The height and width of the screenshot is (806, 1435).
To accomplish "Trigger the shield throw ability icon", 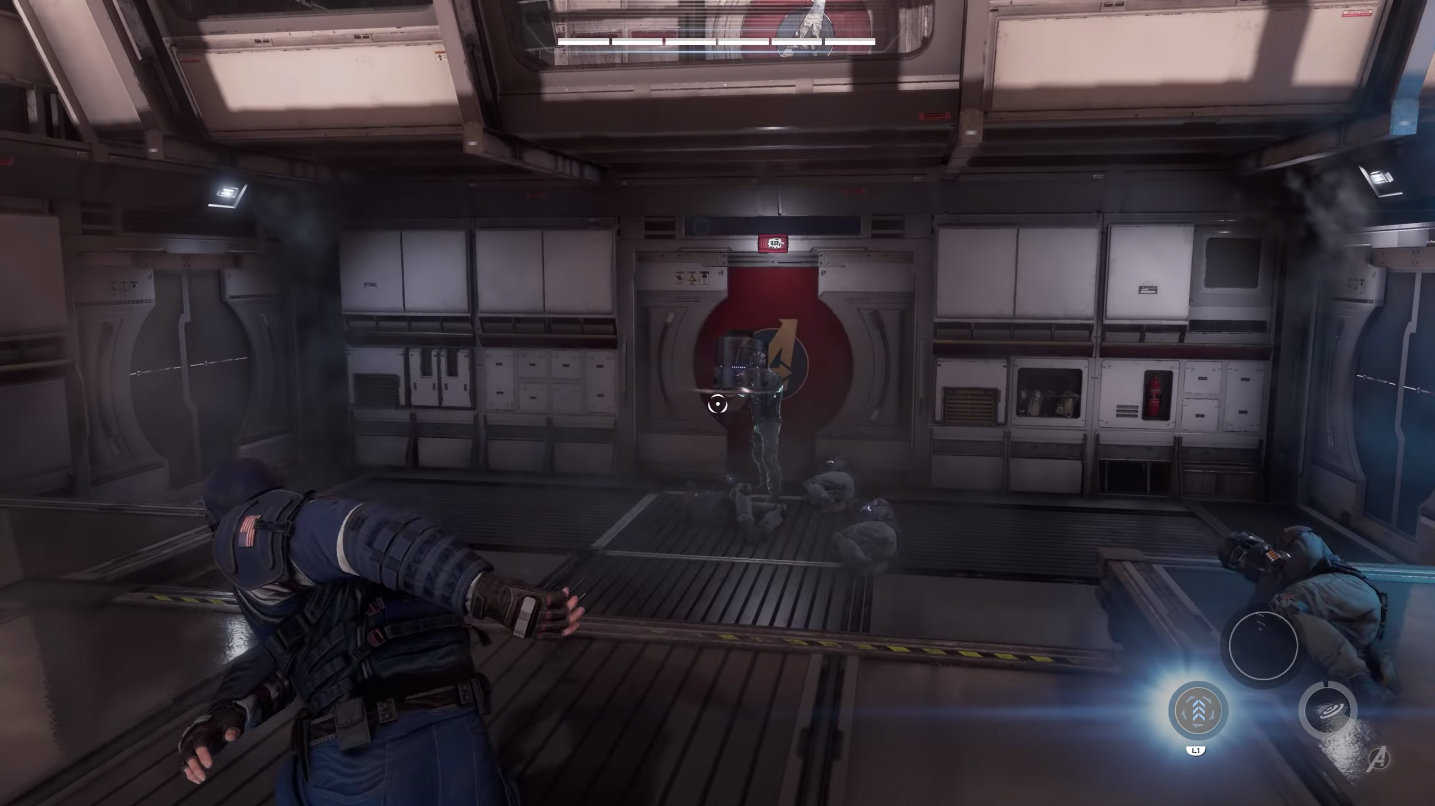I will [1327, 710].
